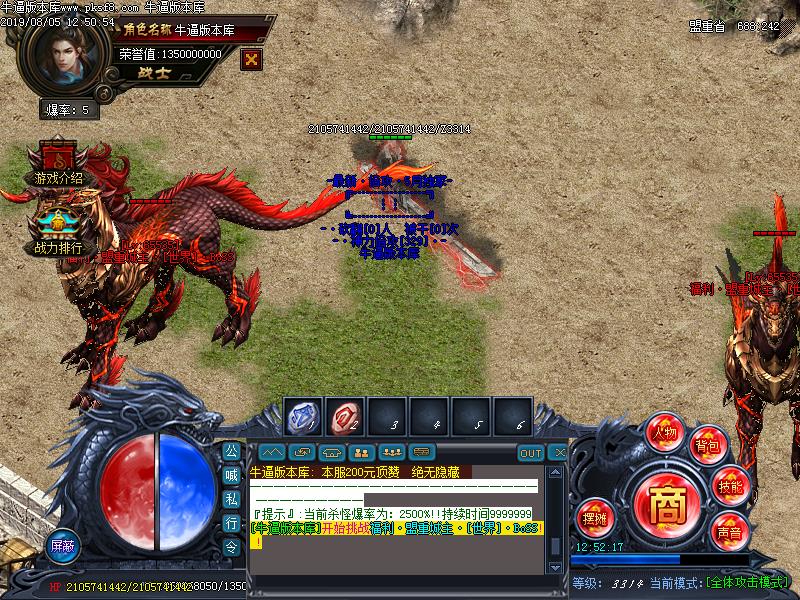Change the 全体攻击模式 attack mode
800x600 pixels.
click(x=747, y=582)
